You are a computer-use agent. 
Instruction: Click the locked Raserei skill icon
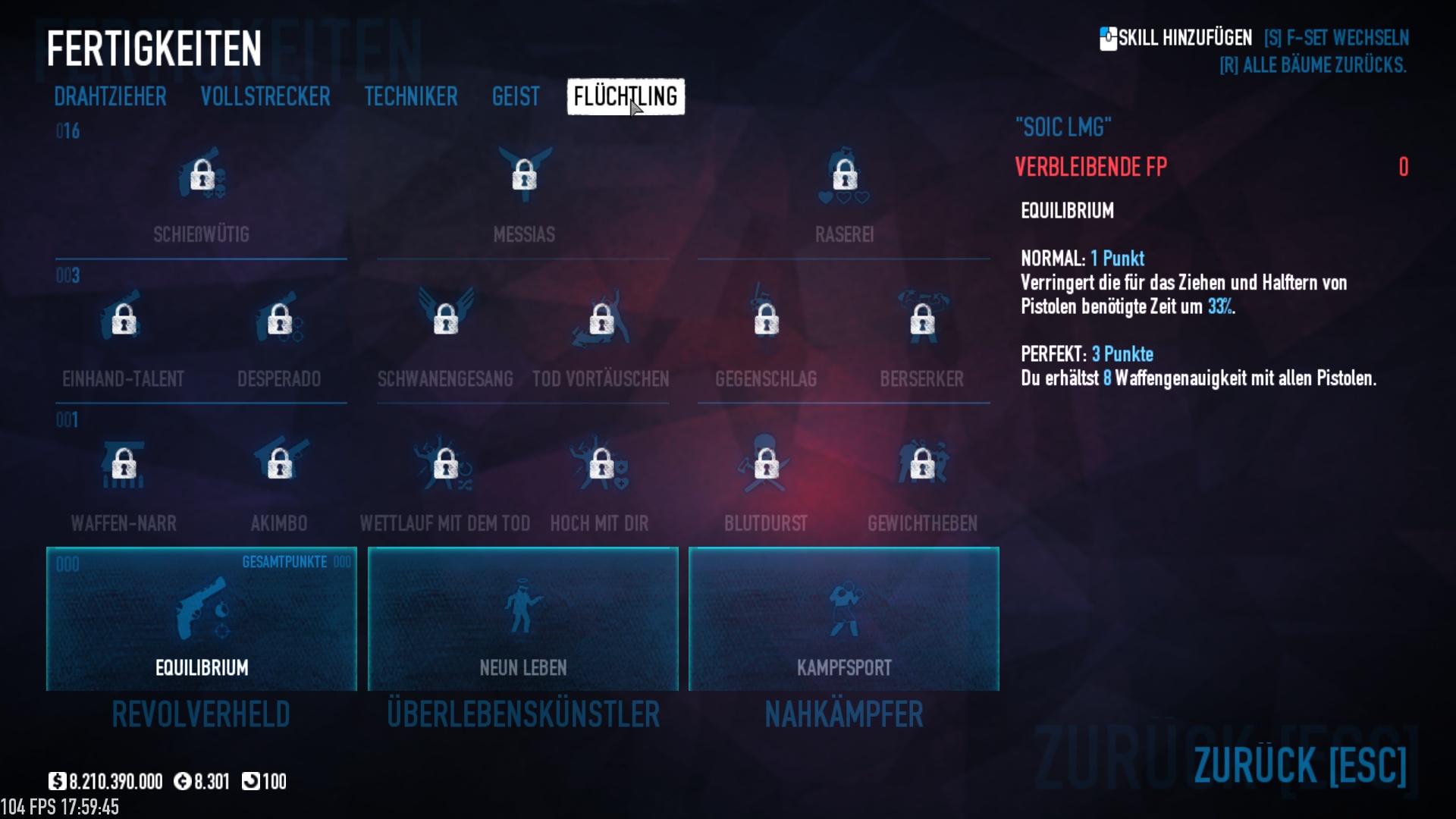point(845,176)
